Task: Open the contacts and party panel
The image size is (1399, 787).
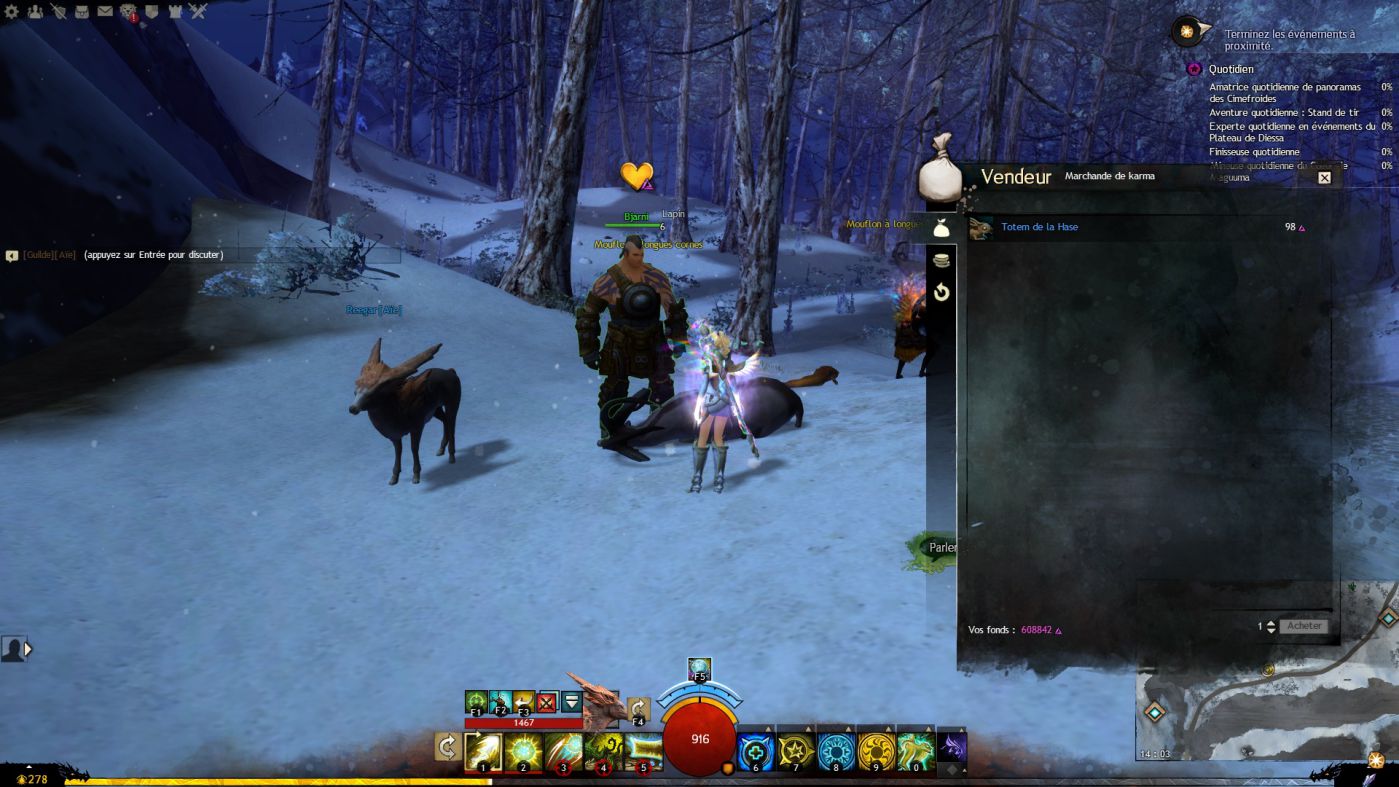Action: [x=35, y=12]
